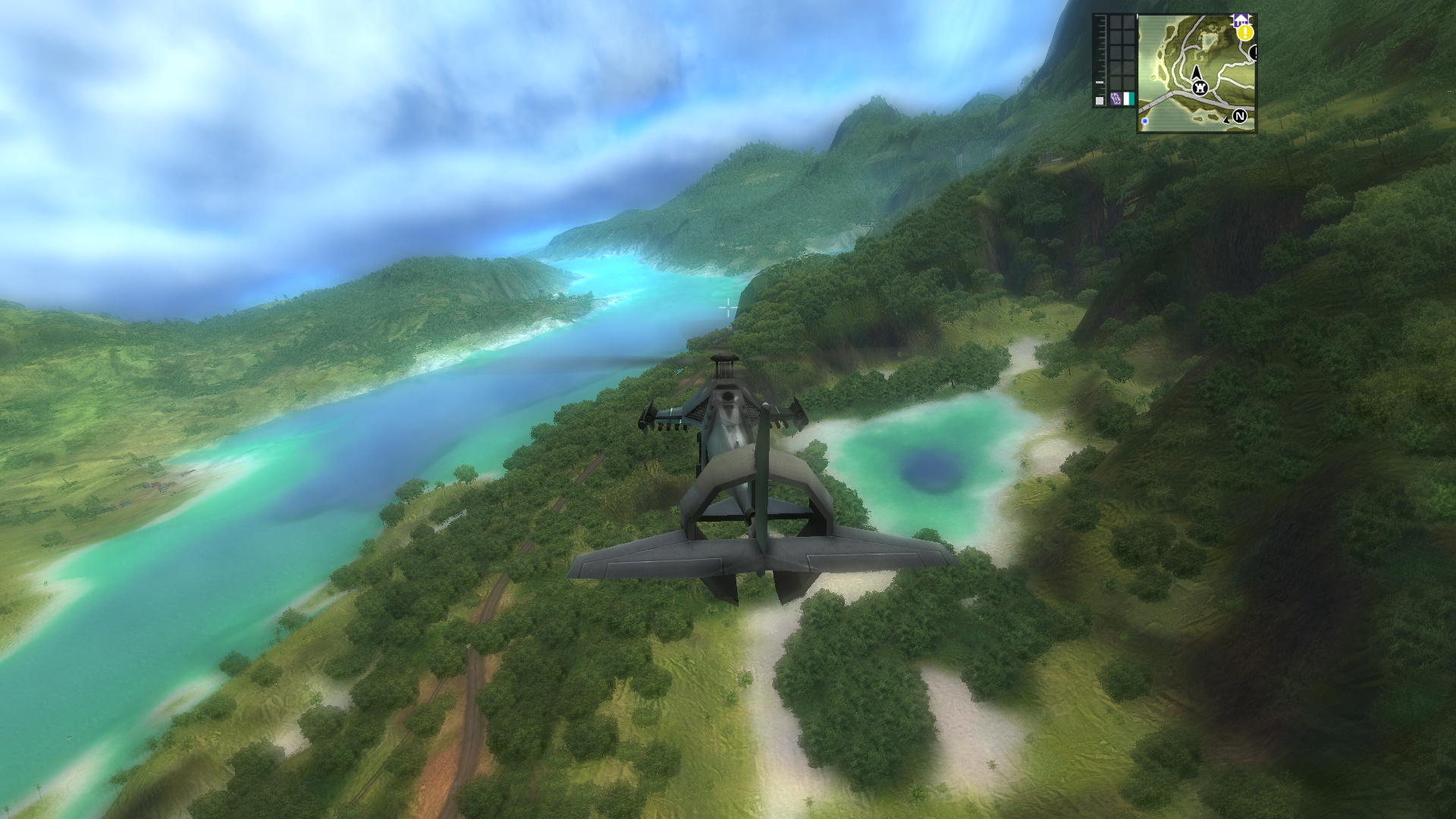This screenshot has width=1456, height=819.
Task: Expand the minimap view
Action: pos(1198,72)
